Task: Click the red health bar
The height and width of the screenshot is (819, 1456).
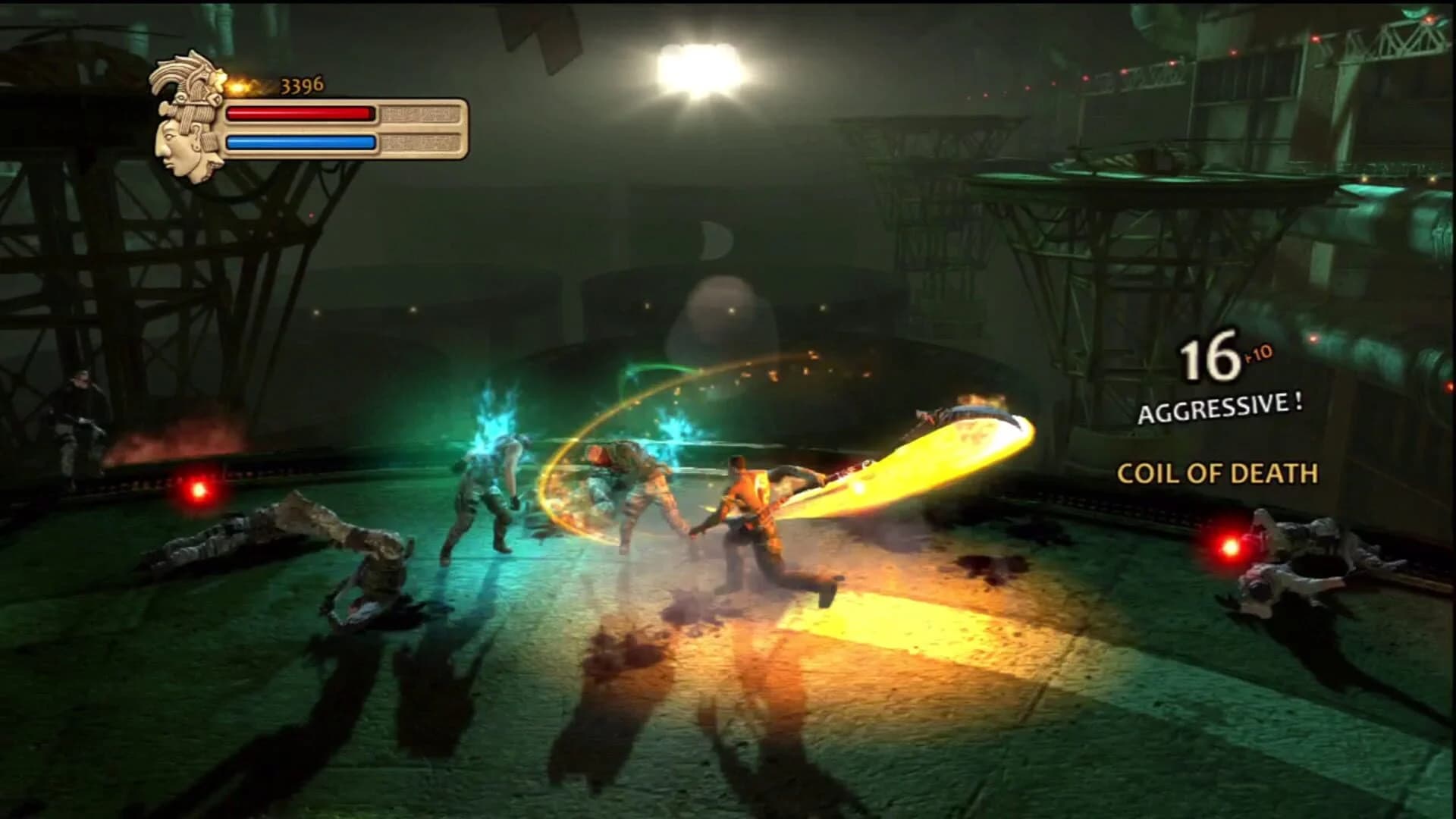Action: [300, 114]
